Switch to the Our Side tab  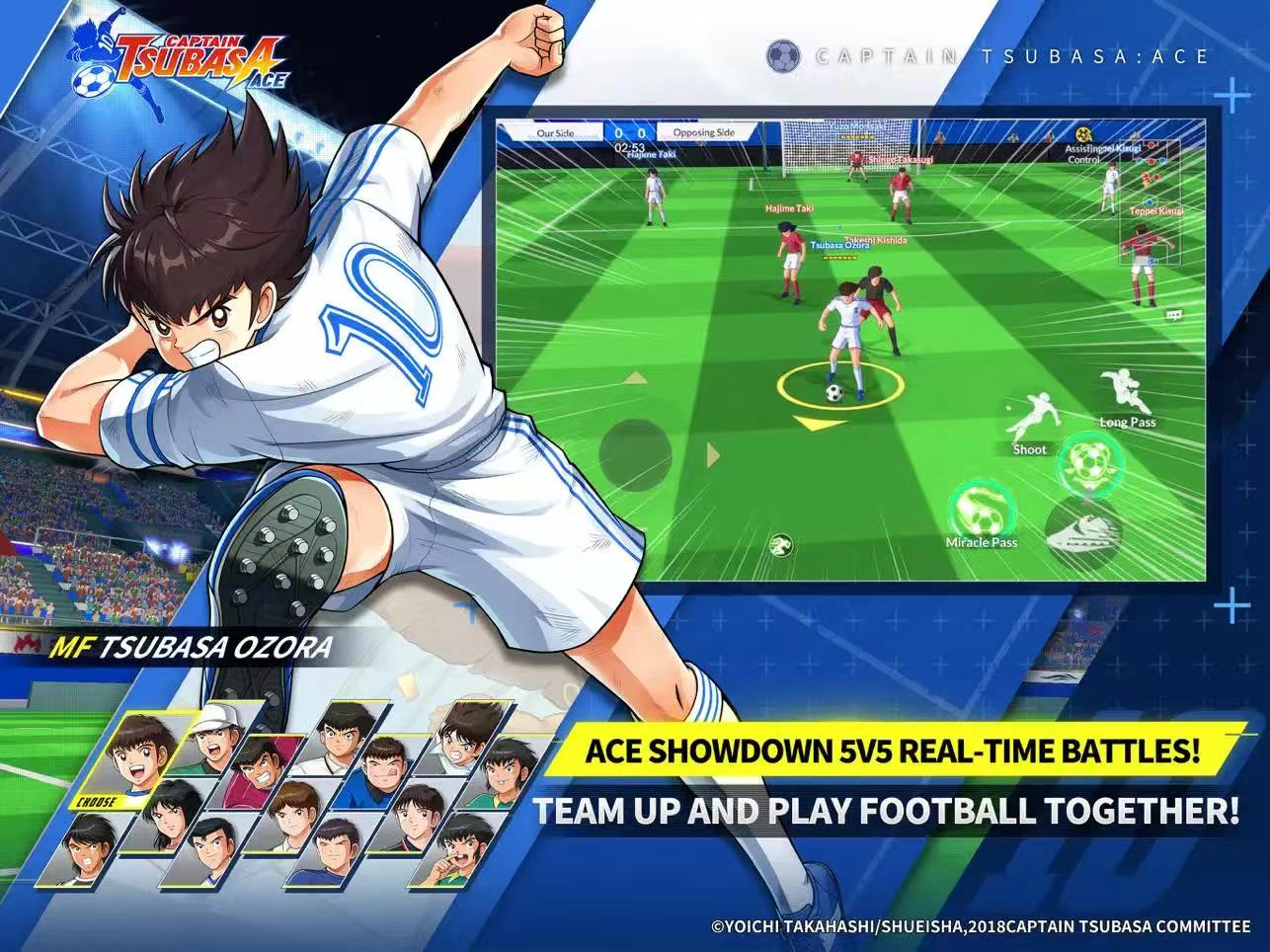tap(556, 130)
